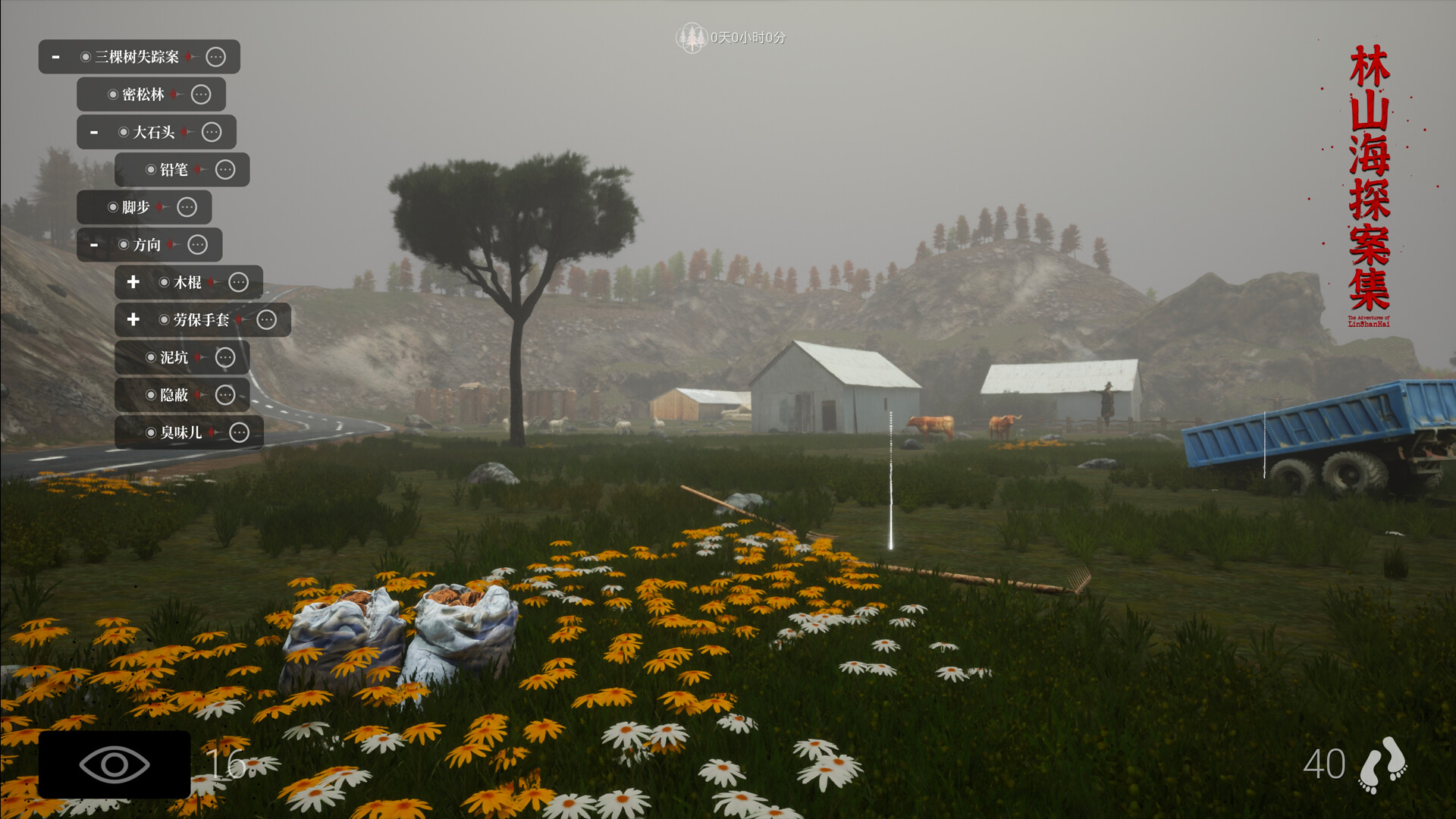Open the ellipsis options on the 铅笔 clue

[224, 170]
